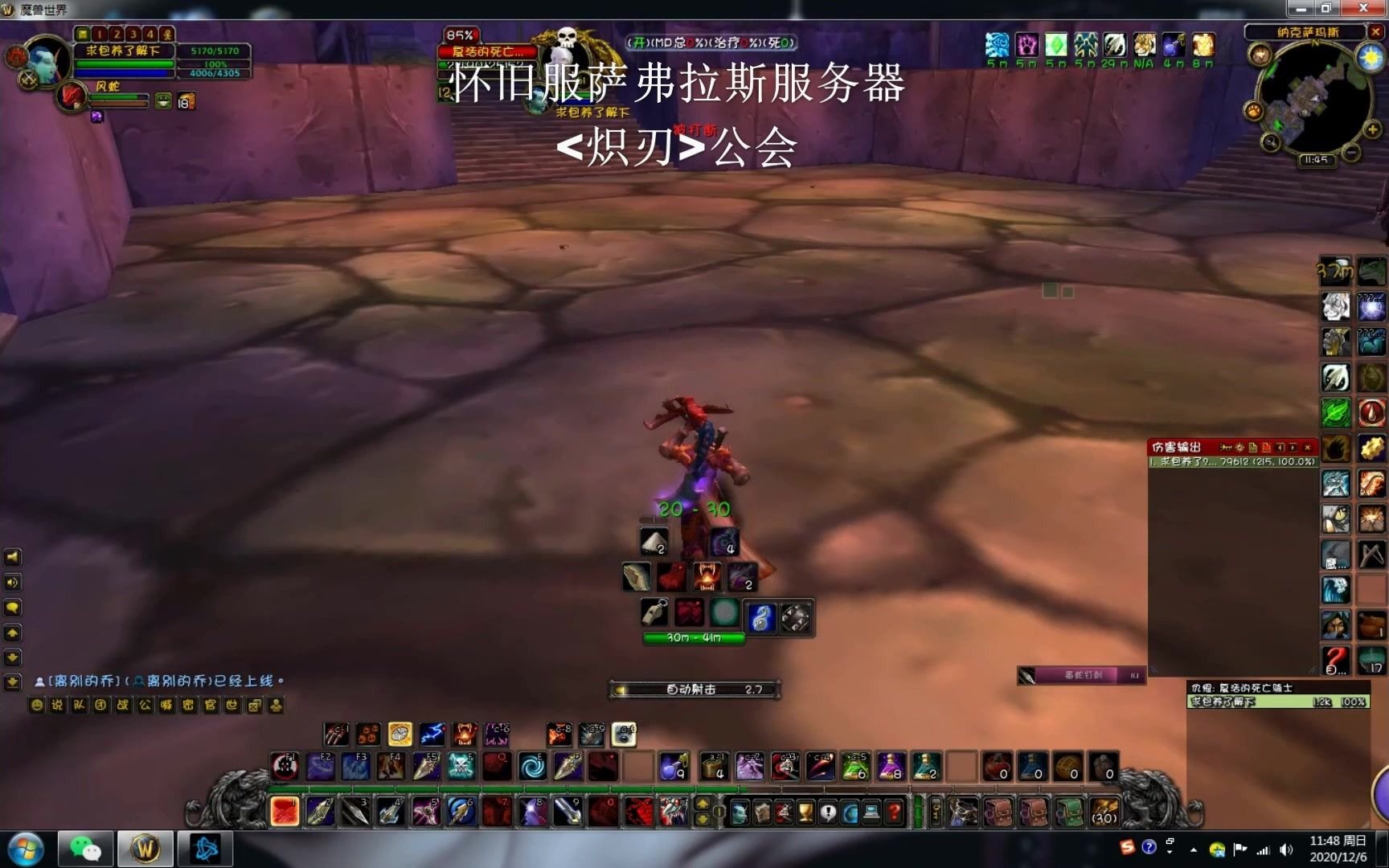Viewport: 1389px width, 868px height.
Task: Open damage meter settings gear icon
Action: pyautogui.click(x=1239, y=447)
